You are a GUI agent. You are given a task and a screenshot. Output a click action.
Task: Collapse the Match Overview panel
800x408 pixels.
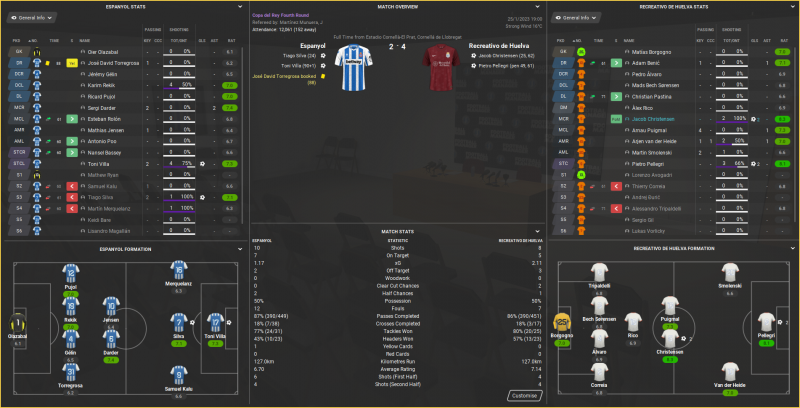[x=540, y=7]
